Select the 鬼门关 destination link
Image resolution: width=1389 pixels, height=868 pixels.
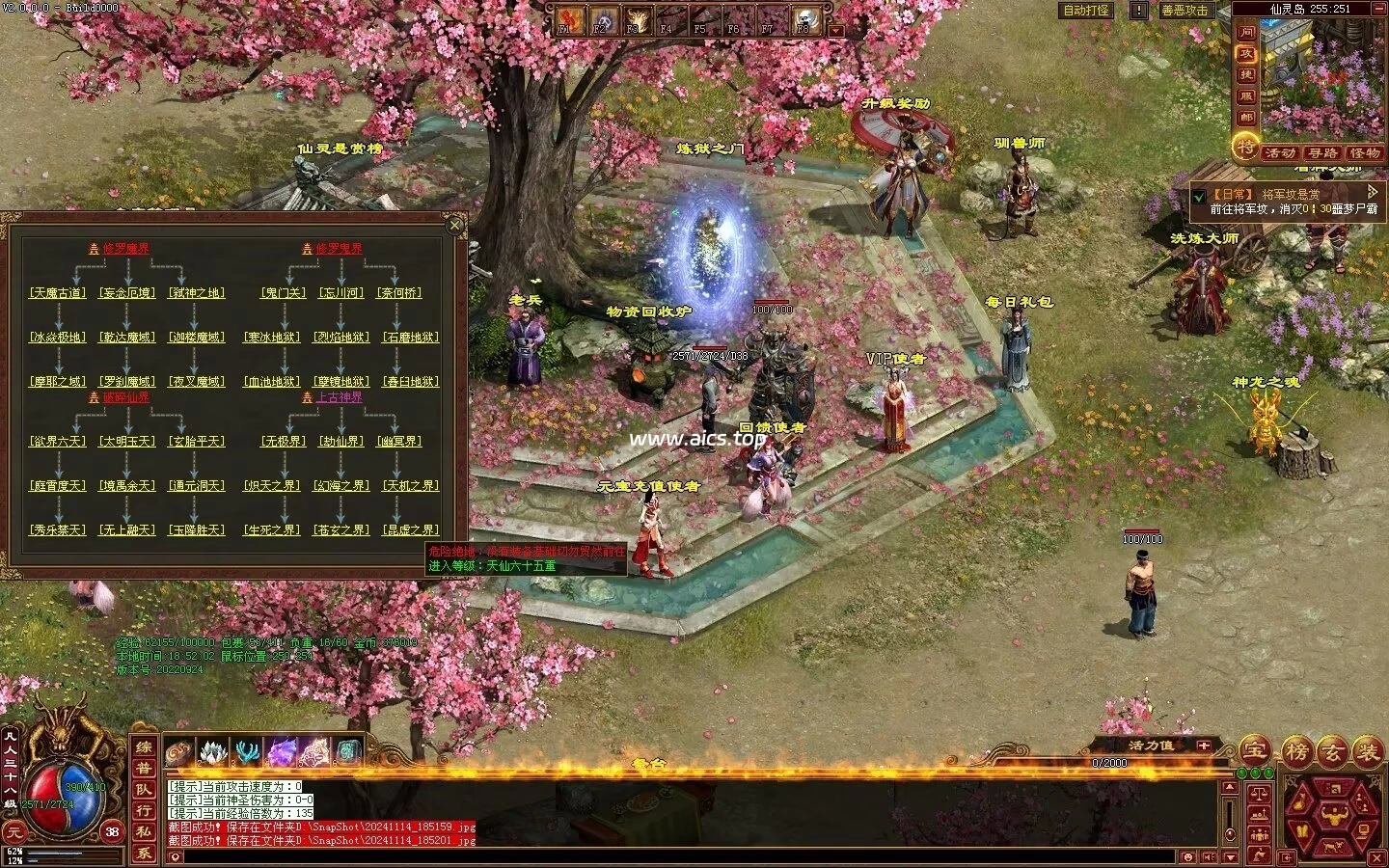[284, 293]
